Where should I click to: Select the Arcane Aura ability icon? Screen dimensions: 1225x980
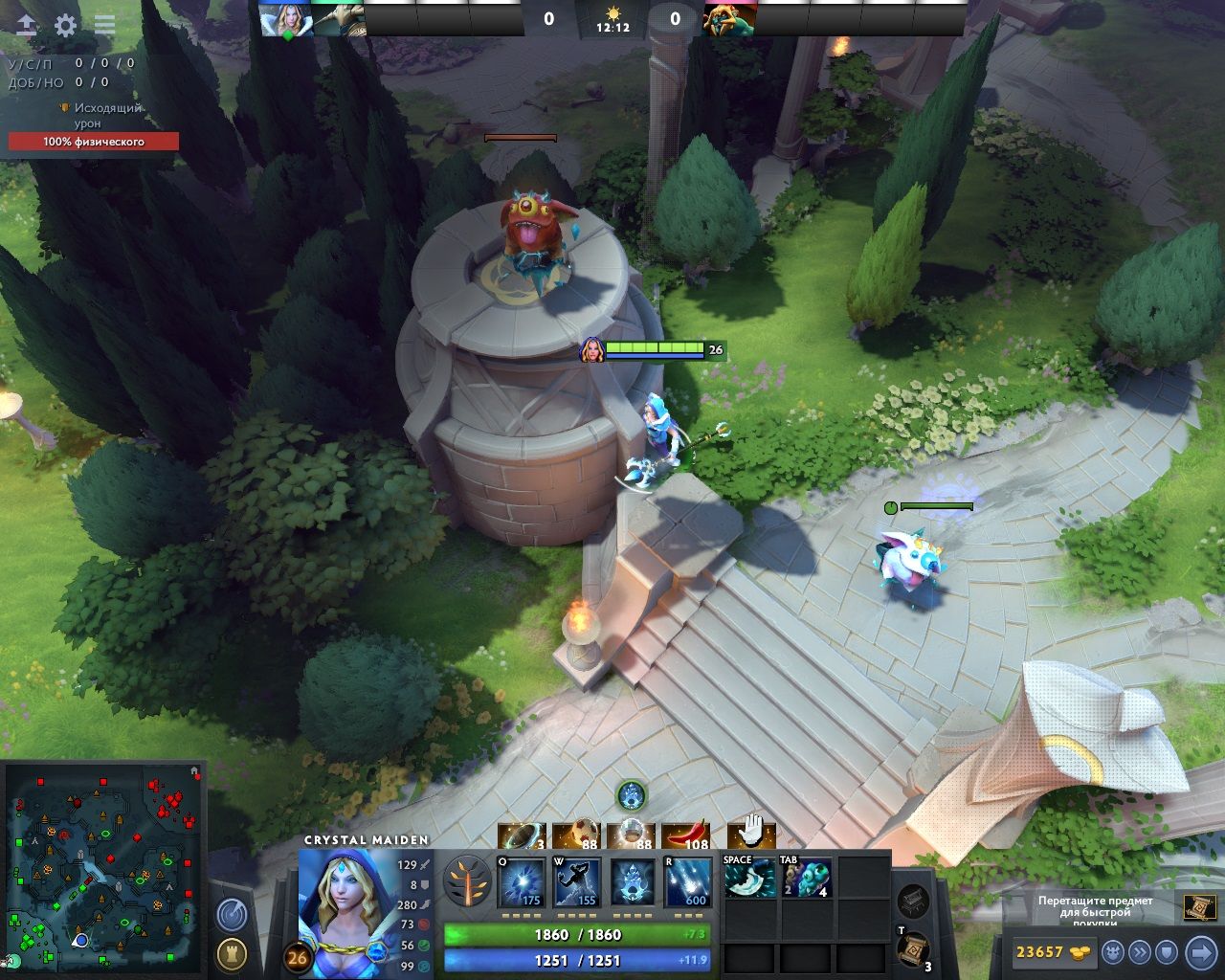click(633, 882)
